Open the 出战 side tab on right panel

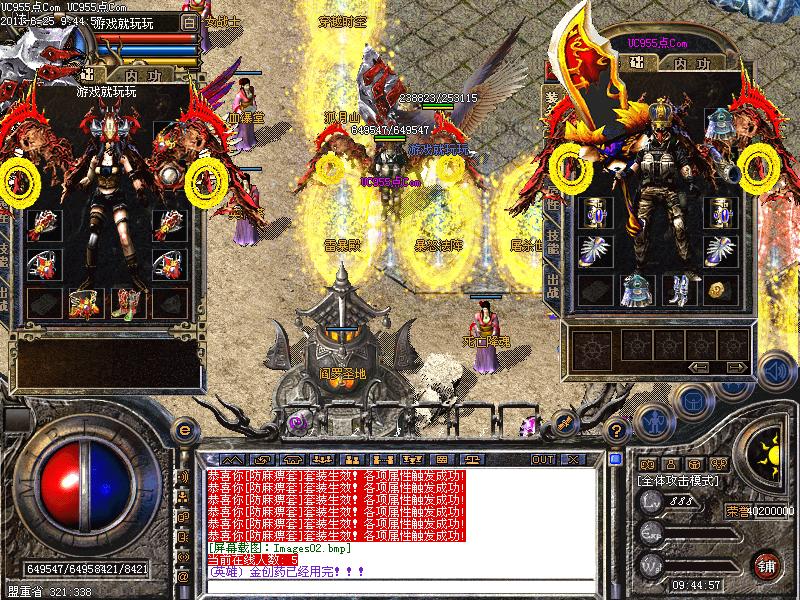553,281
